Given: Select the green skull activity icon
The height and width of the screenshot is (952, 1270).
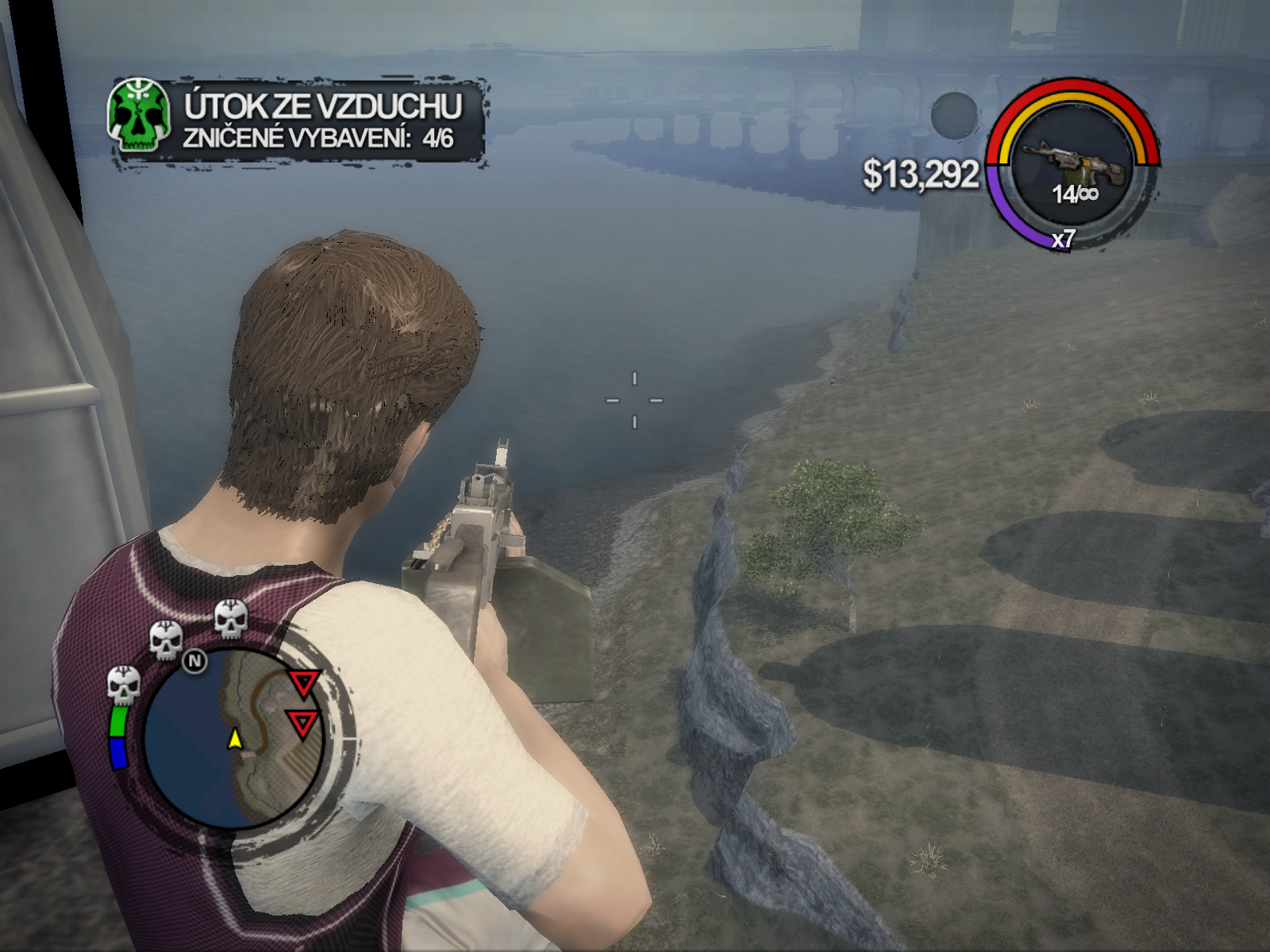Looking at the screenshot, I should pyautogui.click(x=139, y=117).
